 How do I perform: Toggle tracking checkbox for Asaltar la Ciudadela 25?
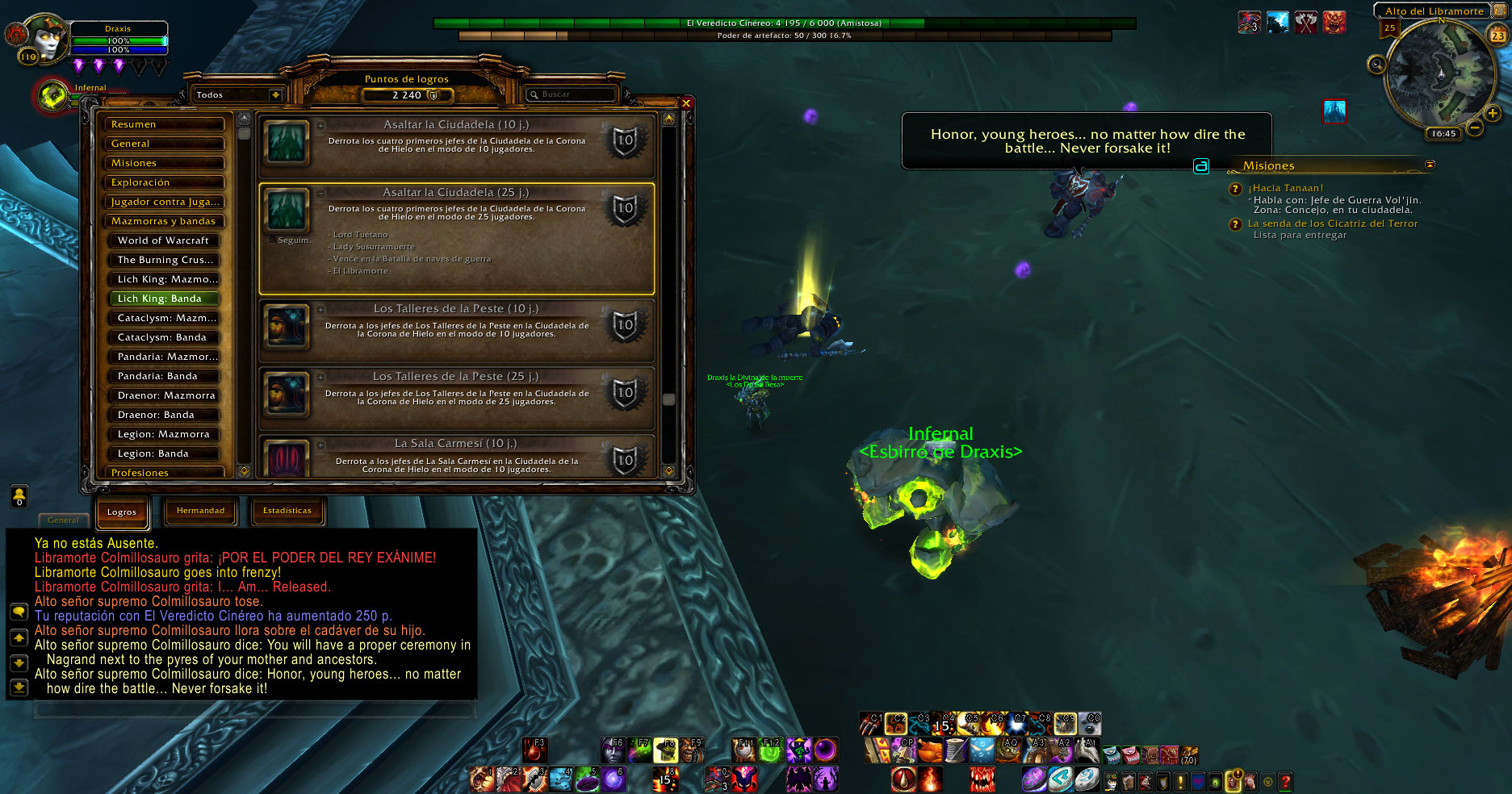(x=272, y=240)
